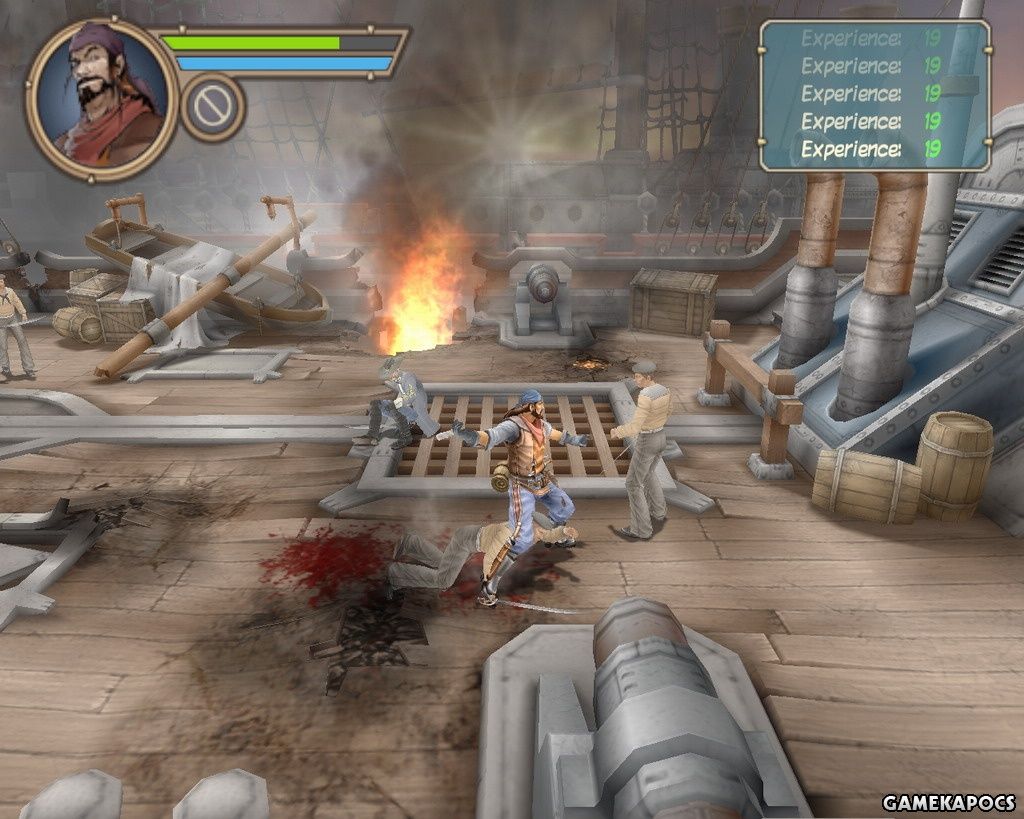Select the empty ability slot with crossed circle
The width and height of the screenshot is (1024, 819).
click(213, 107)
